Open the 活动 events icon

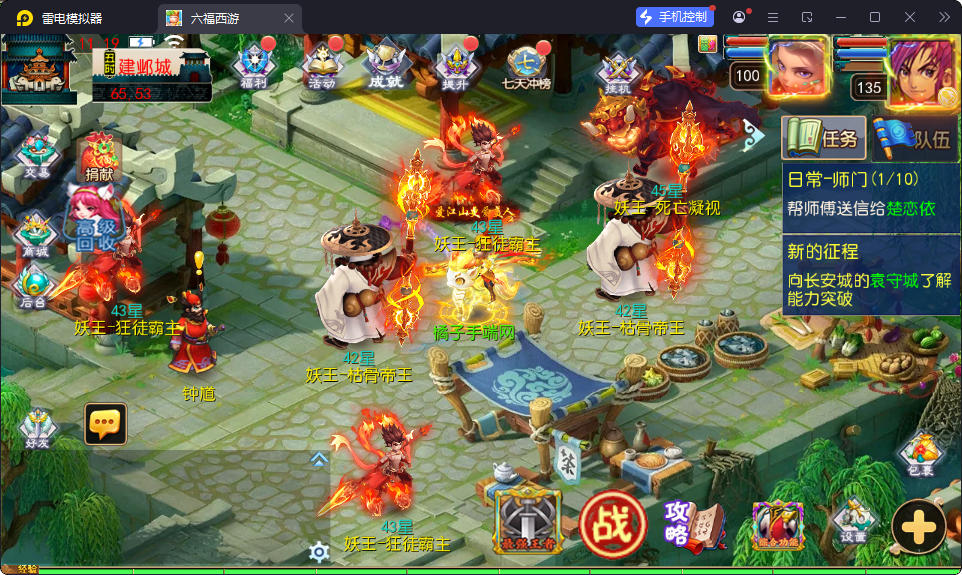tap(322, 65)
